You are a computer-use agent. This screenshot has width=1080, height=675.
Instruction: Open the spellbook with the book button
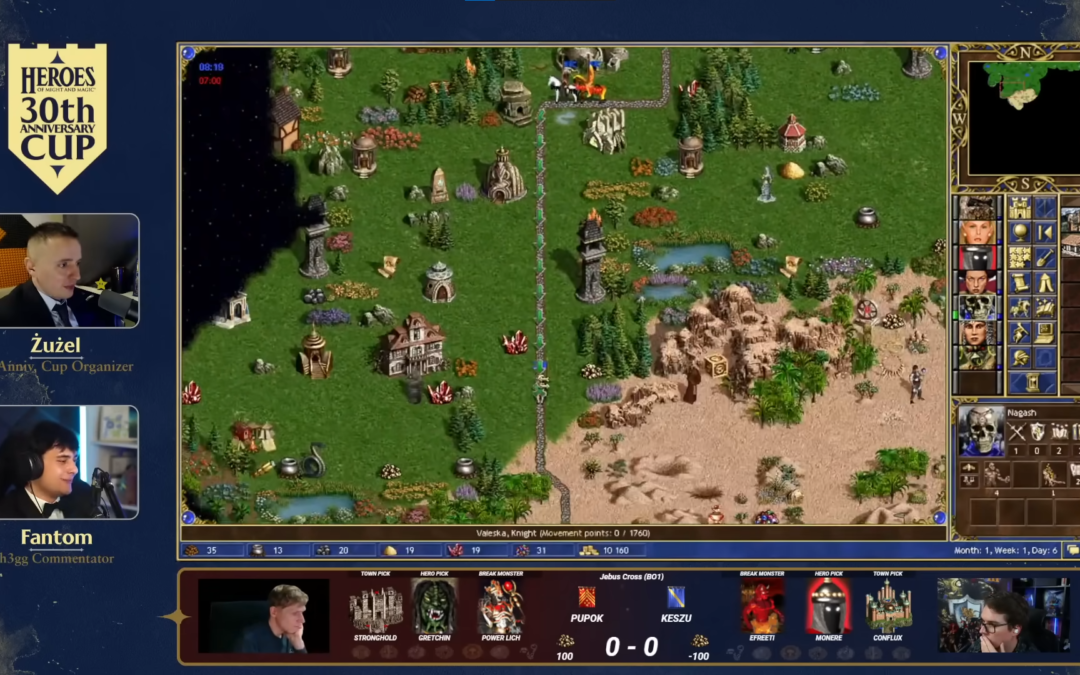[x=1044, y=307]
